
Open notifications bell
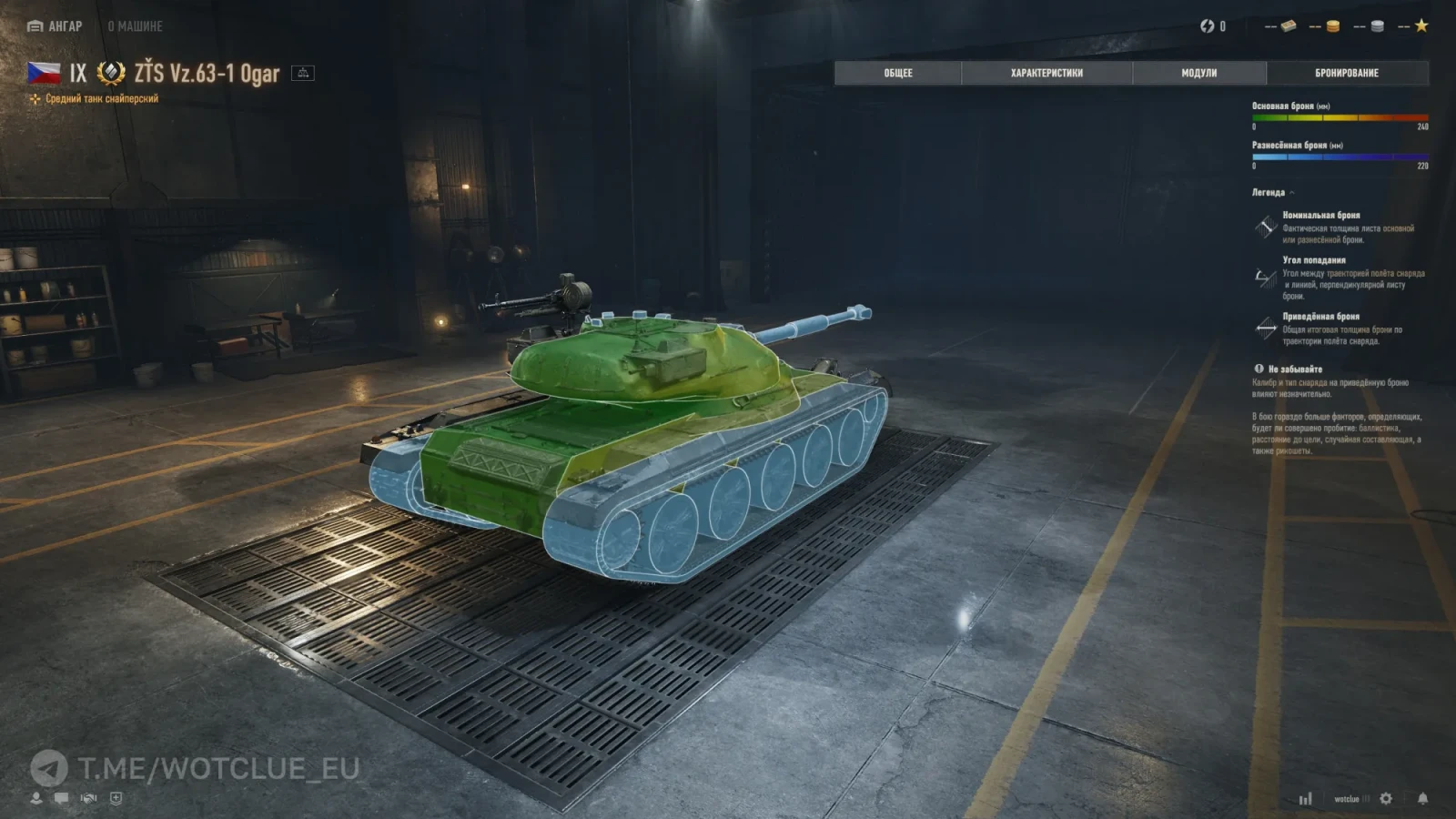pos(1422,798)
